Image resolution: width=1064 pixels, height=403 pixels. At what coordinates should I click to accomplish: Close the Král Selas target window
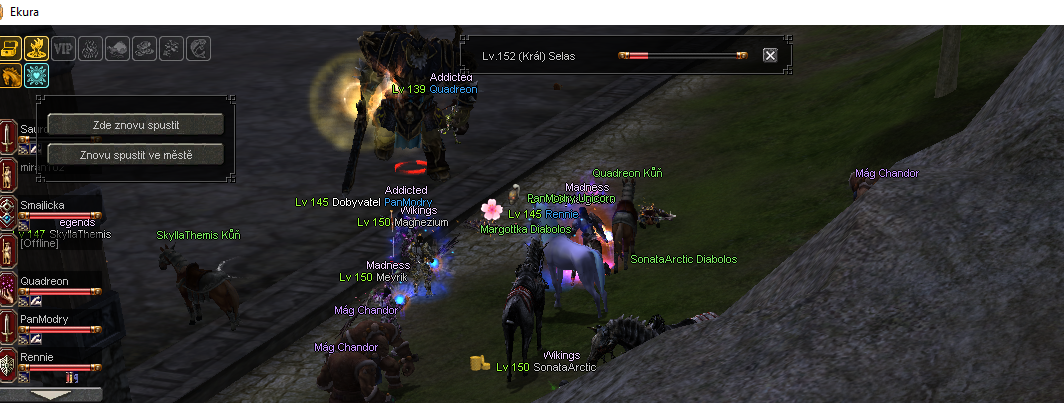point(770,55)
